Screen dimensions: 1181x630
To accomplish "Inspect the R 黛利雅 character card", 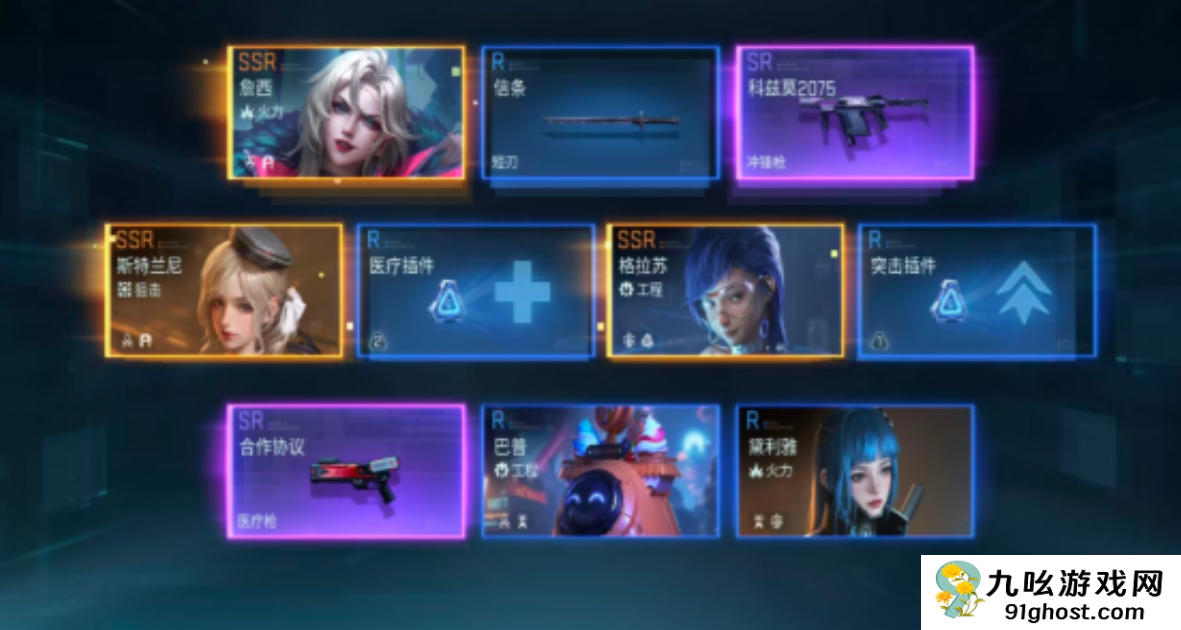I will pos(855,471).
